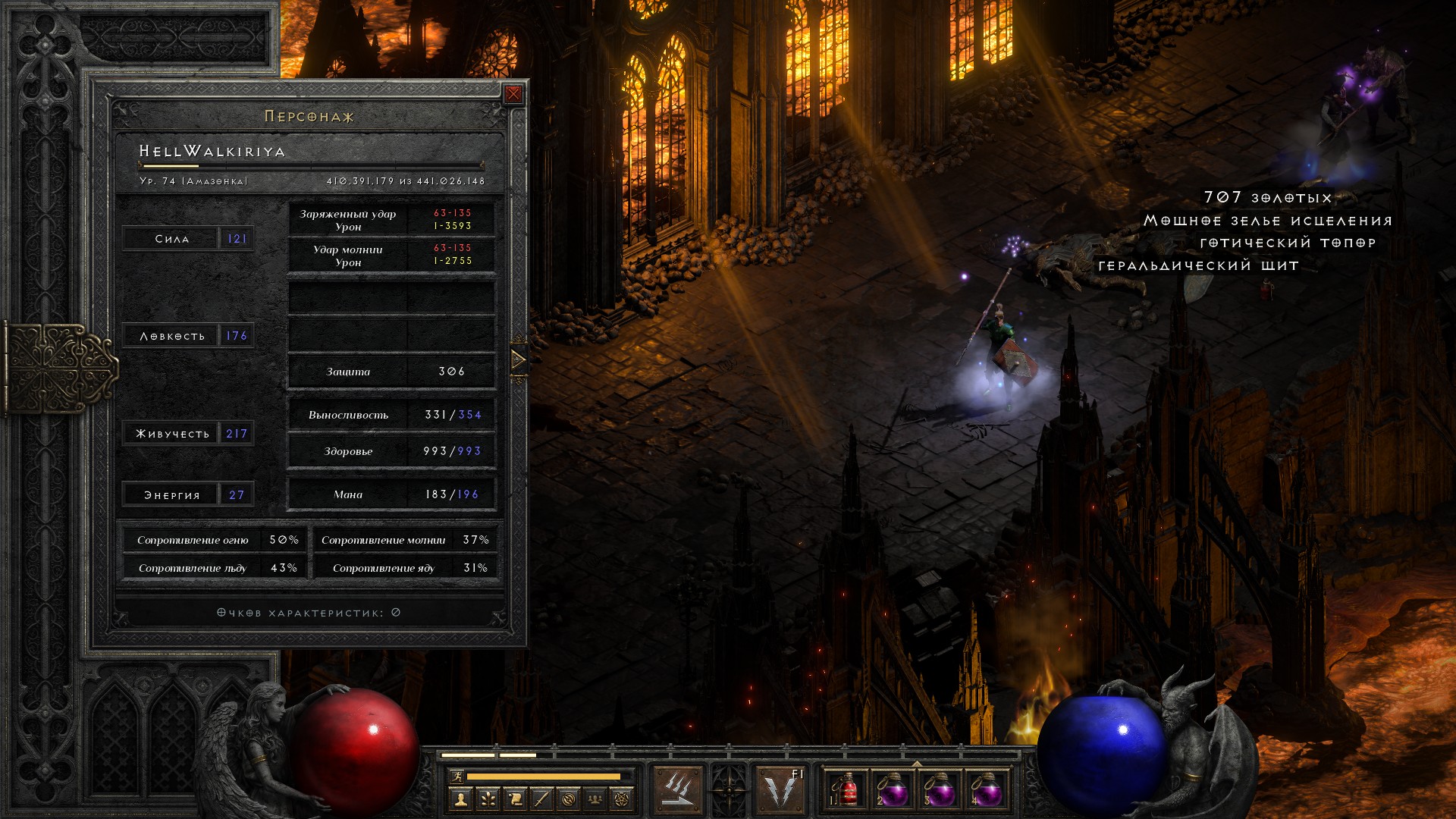This screenshot has height=819, width=1456.
Task: Open the character sheet bust icon
Action: click(460, 799)
